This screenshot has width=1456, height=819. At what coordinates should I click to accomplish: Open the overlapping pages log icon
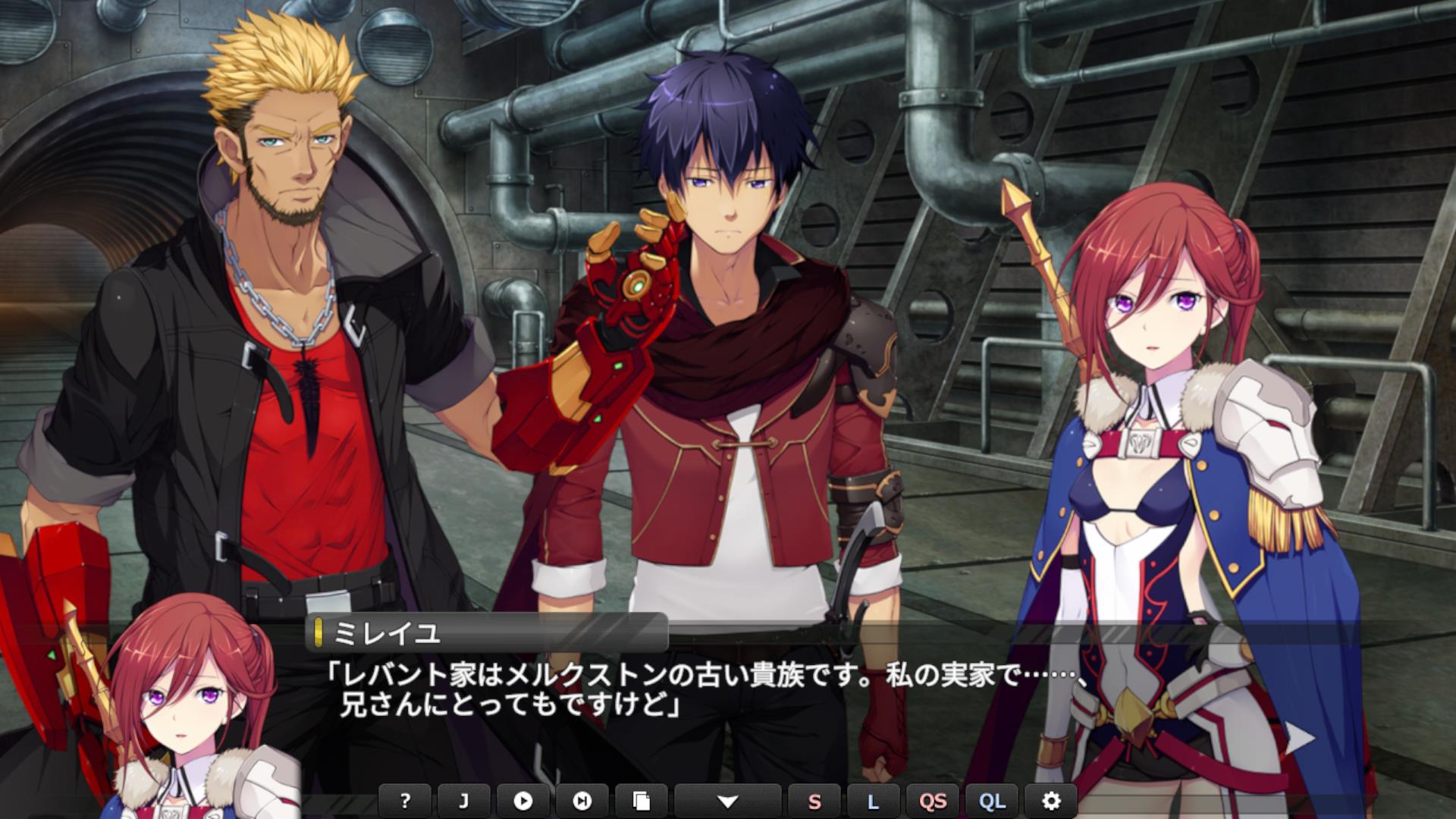(x=642, y=801)
